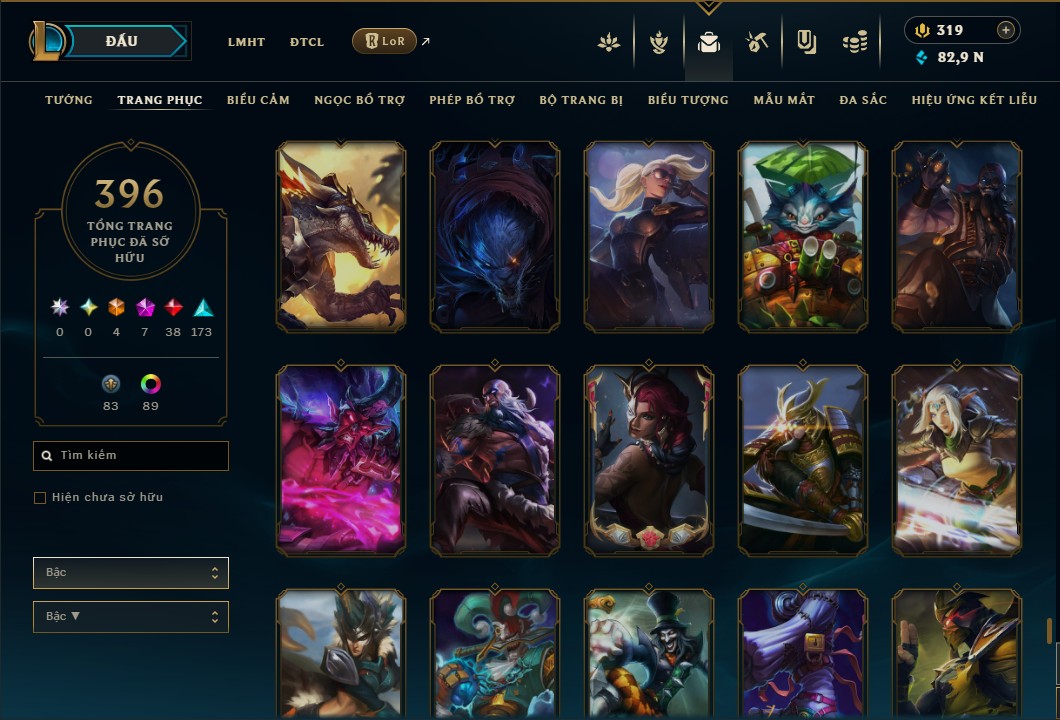Switch to the TƯỚNG collection tab
This screenshot has width=1060, height=720.
pyautogui.click(x=69, y=100)
